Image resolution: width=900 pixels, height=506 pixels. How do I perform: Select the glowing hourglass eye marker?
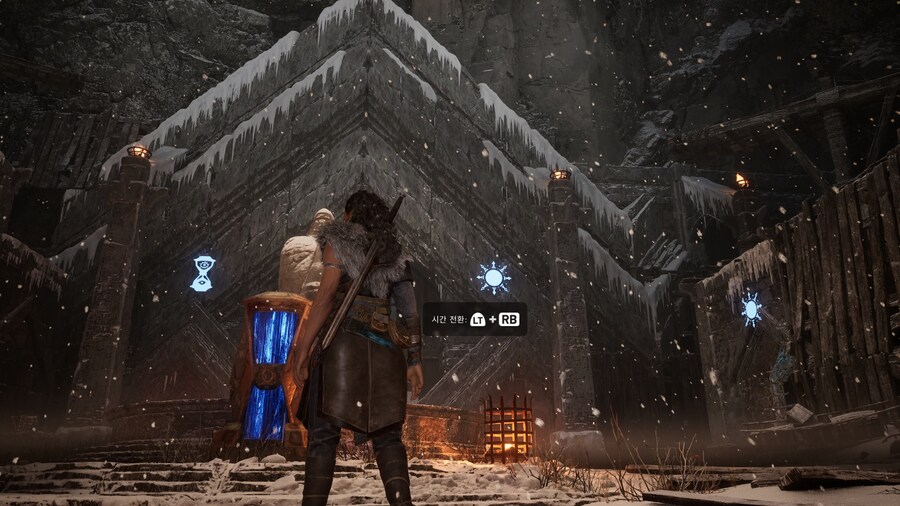pyautogui.click(x=202, y=273)
